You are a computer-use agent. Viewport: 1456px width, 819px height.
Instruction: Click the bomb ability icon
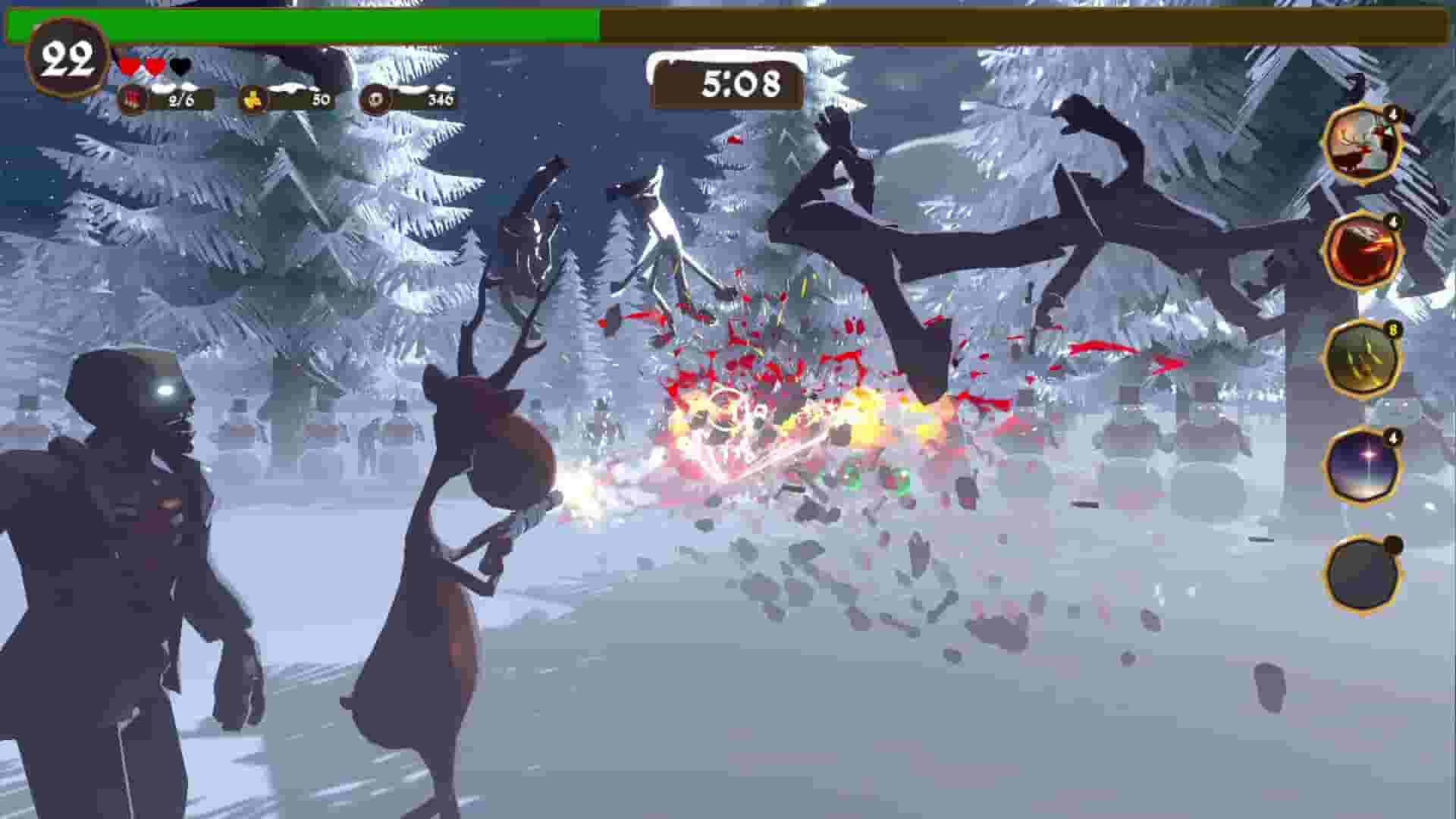(1364, 573)
